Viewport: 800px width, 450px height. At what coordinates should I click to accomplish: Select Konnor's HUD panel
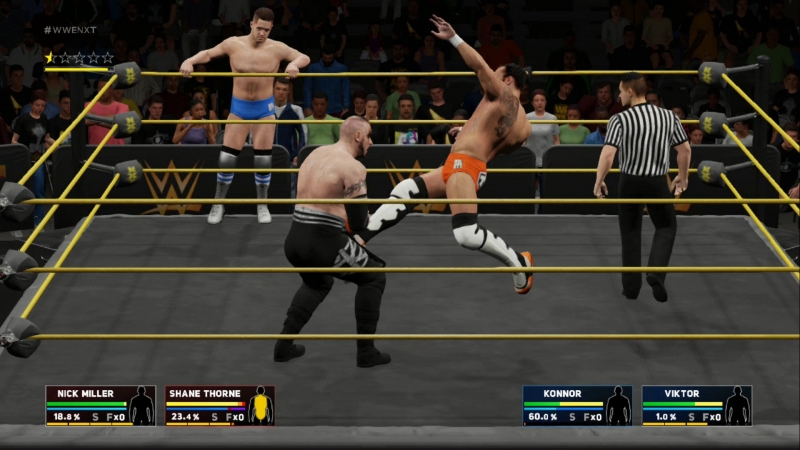(577, 405)
